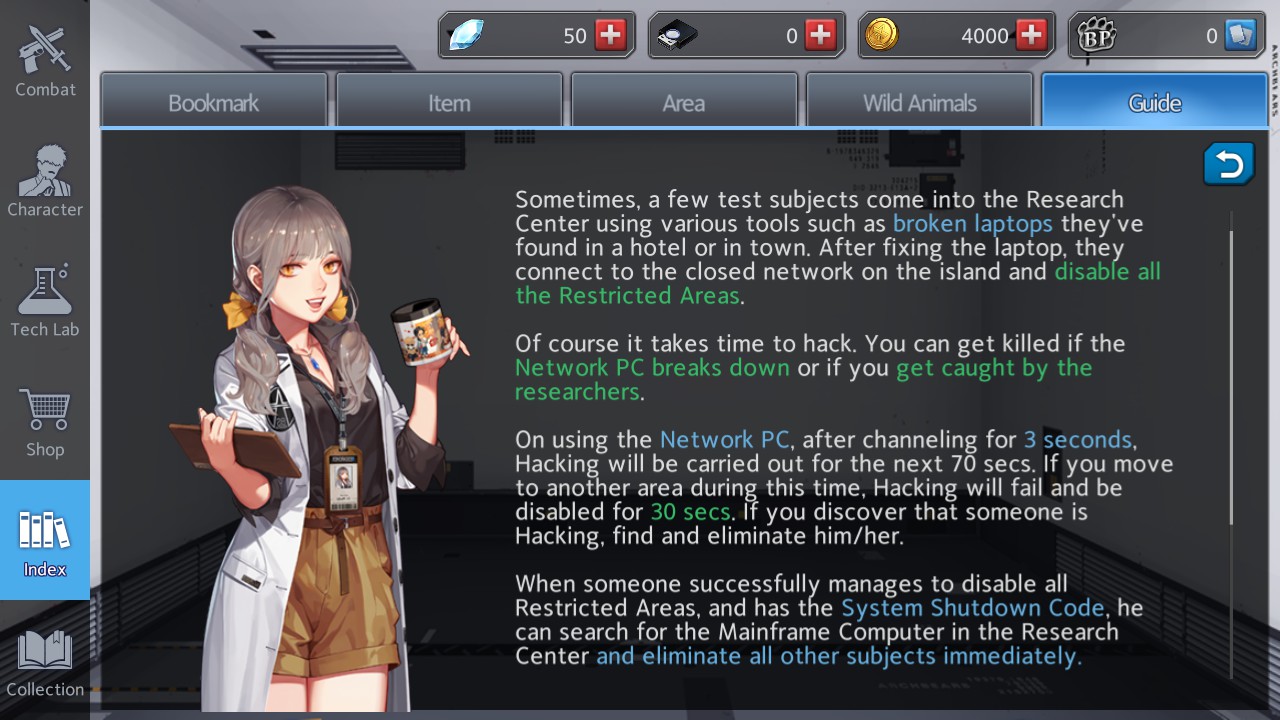This screenshot has width=1280, height=720.
Task: Switch to the Bookmark tab
Action: pyautogui.click(x=213, y=100)
